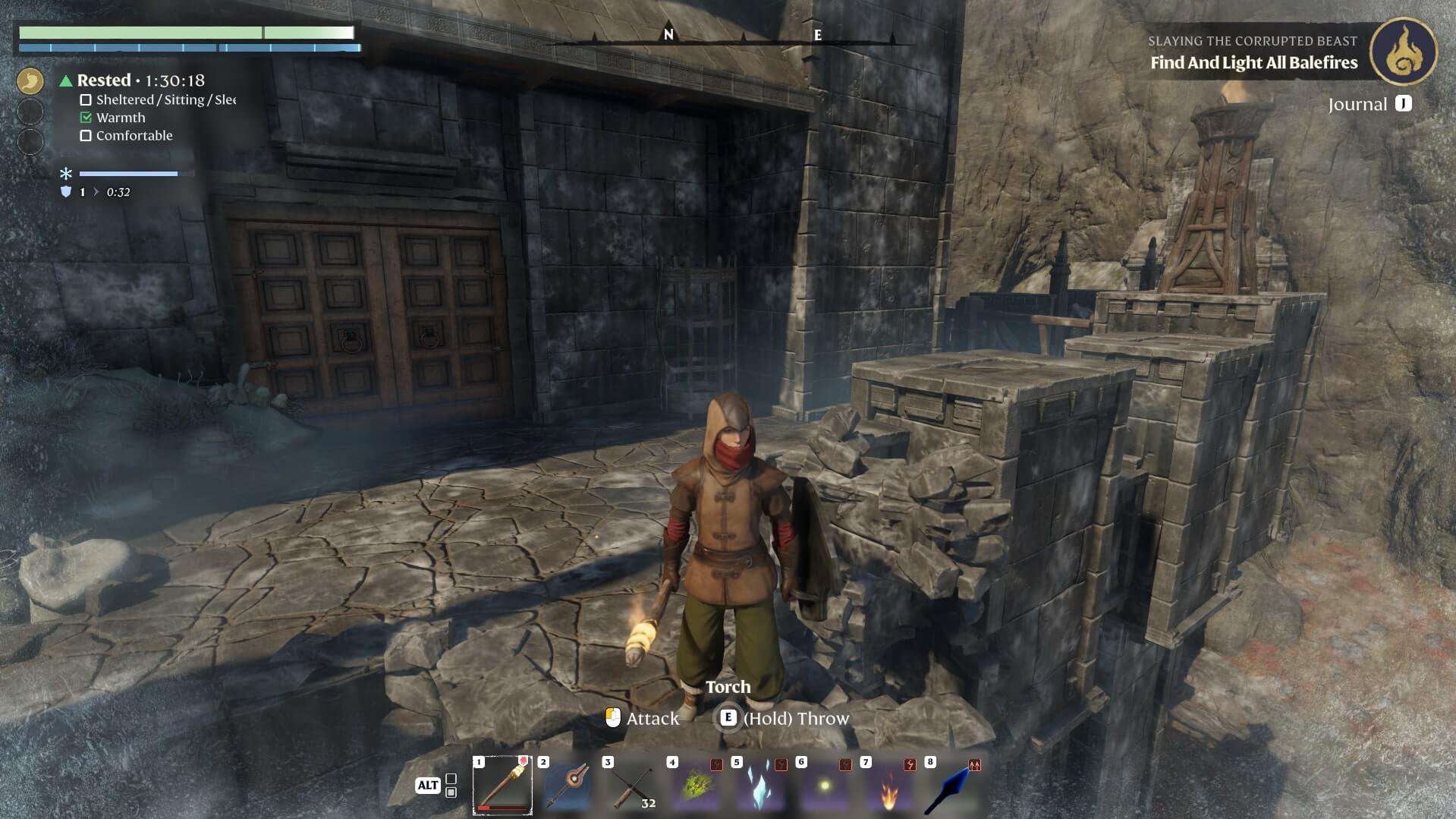Click the Rested buff status entry
This screenshot has width=1456, height=819.
[x=104, y=80]
